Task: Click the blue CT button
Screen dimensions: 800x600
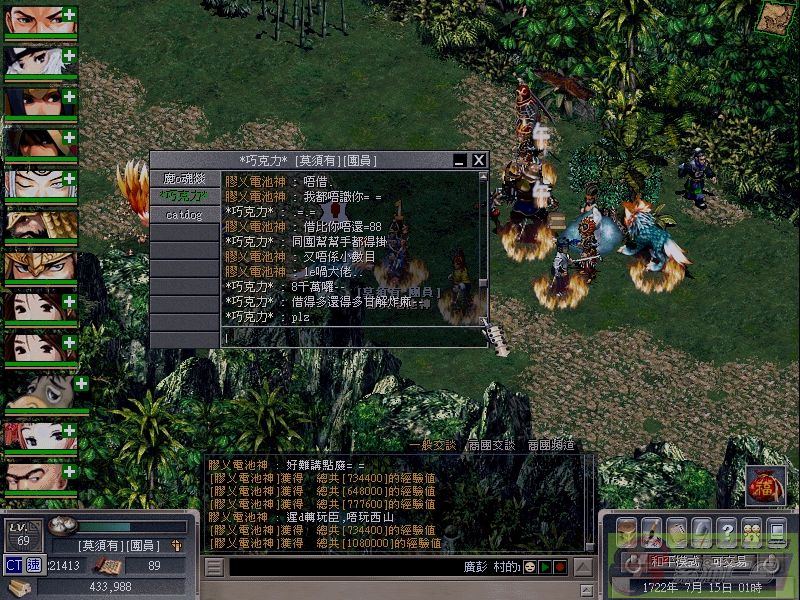Action: pos(14,566)
